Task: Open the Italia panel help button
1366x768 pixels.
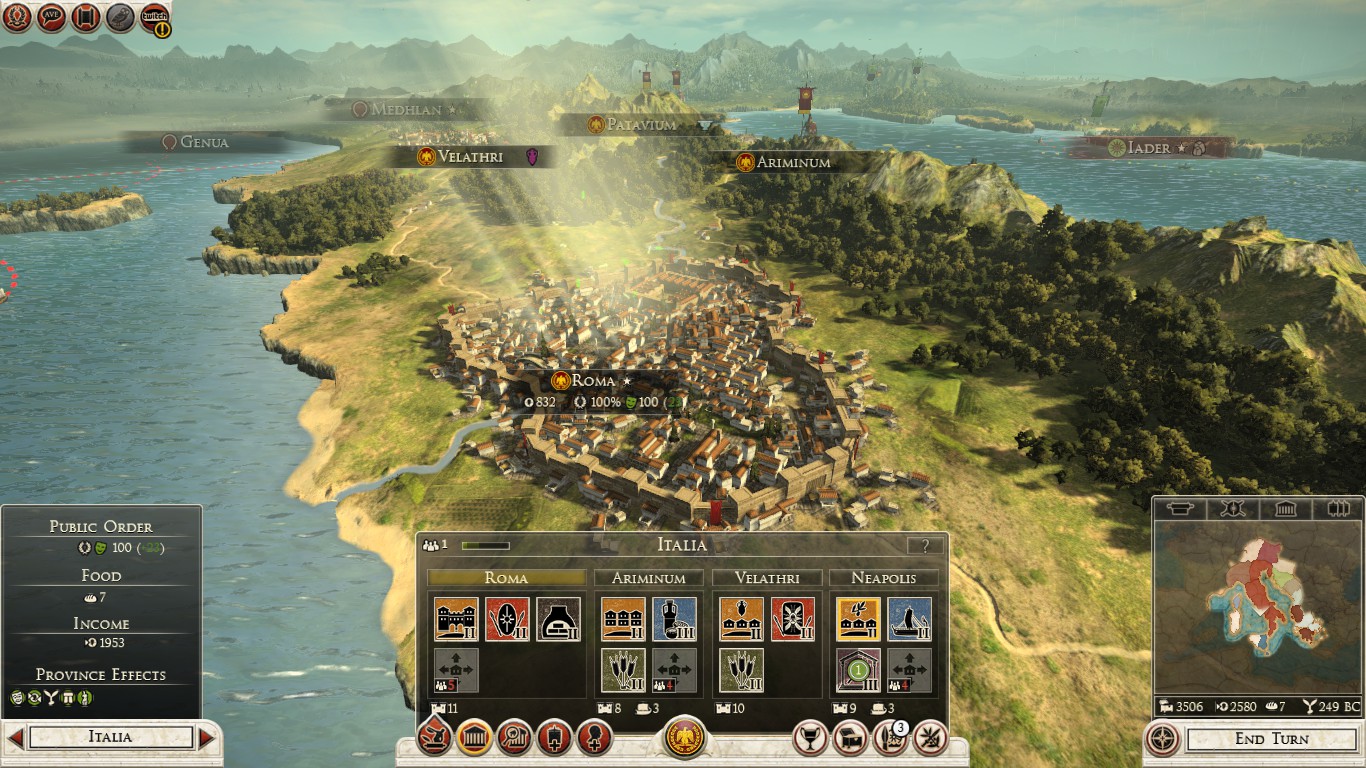Action: point(924,546)
